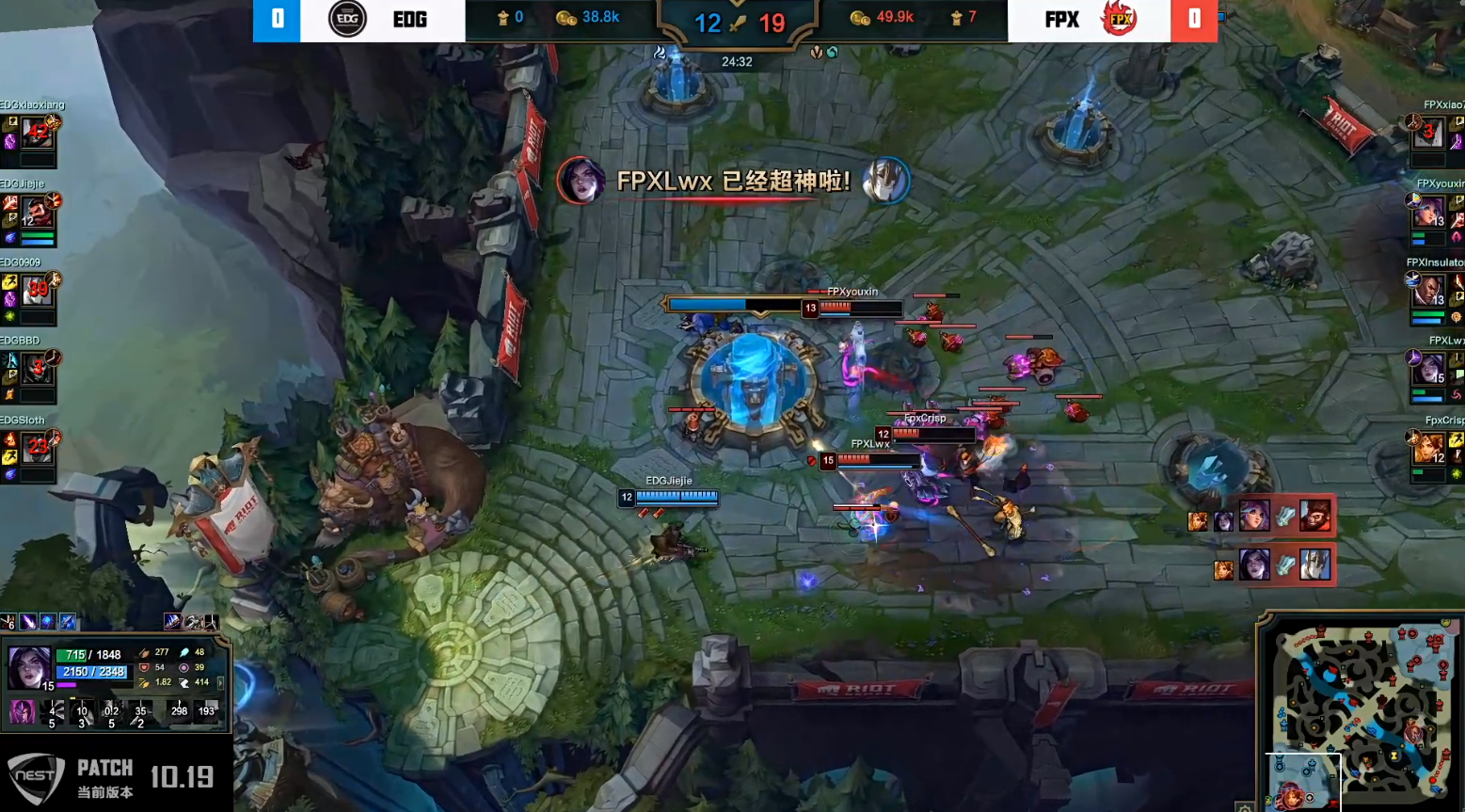Click FPXLwx's portrait in the right sidebar
The width and height of the screenshot is (1465, 812).
1431,365
